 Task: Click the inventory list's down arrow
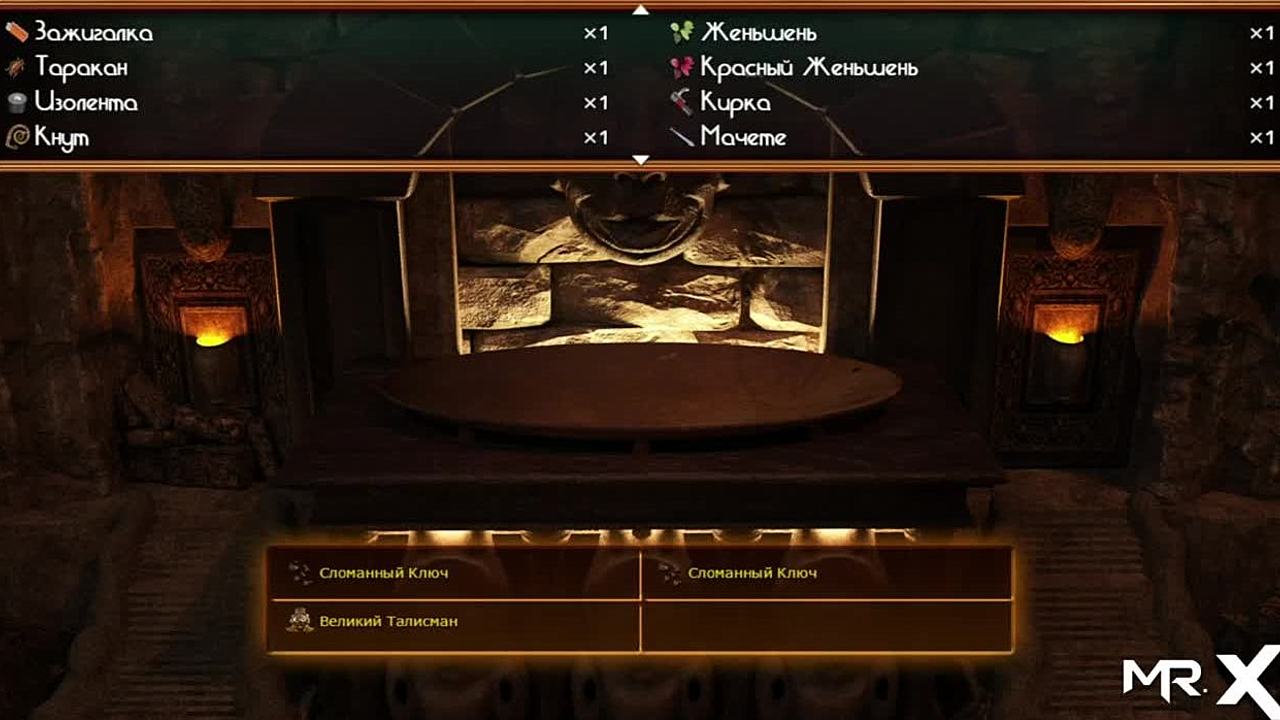tap(641, 159)
